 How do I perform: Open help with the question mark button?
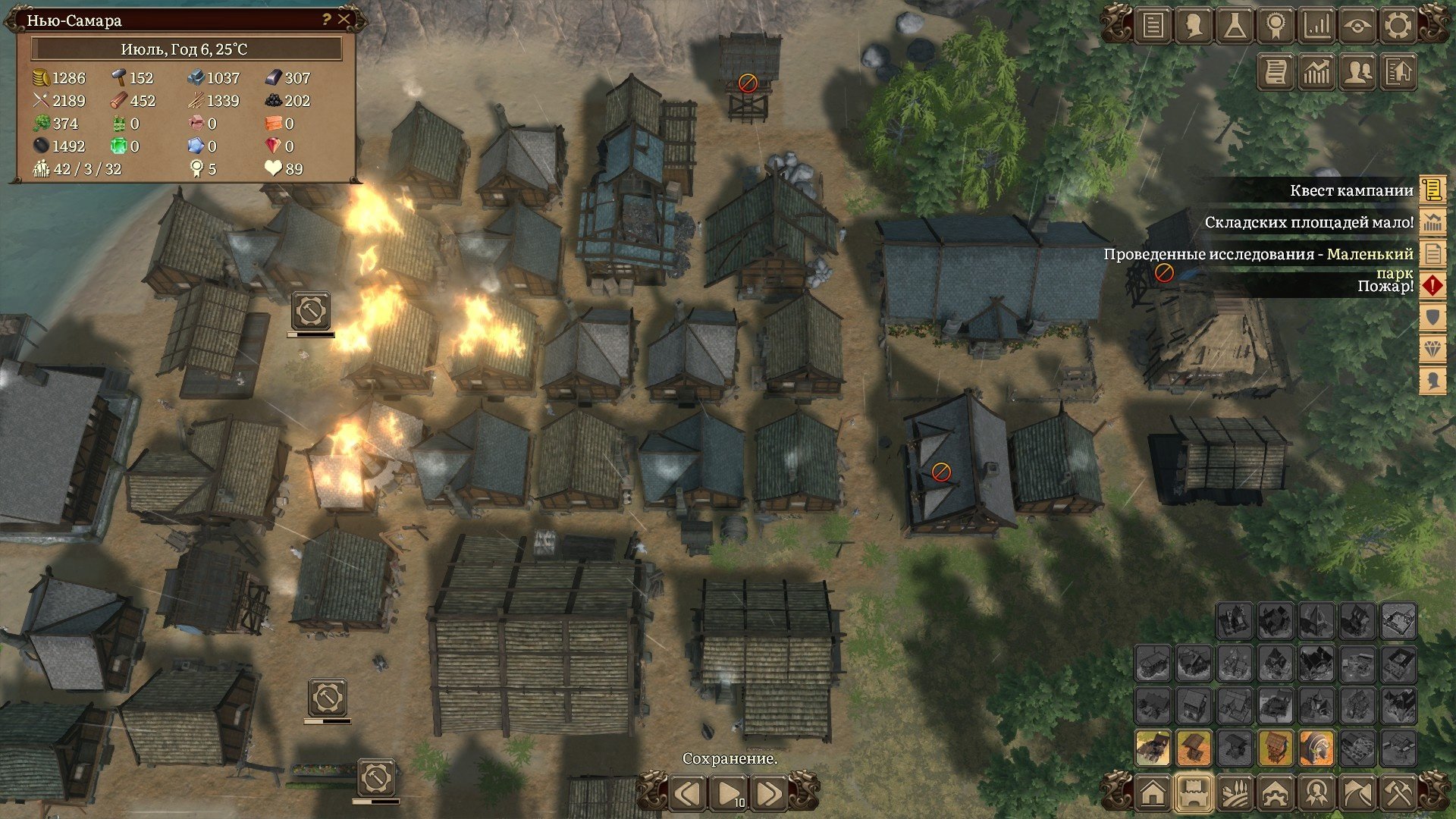326,20
